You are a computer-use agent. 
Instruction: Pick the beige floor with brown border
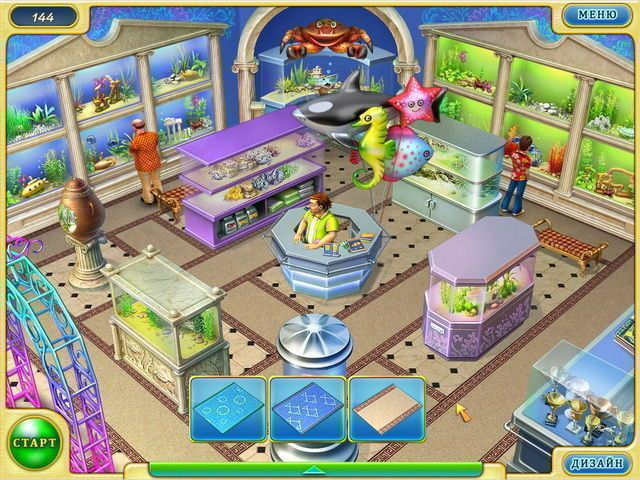tap(386, 408)
